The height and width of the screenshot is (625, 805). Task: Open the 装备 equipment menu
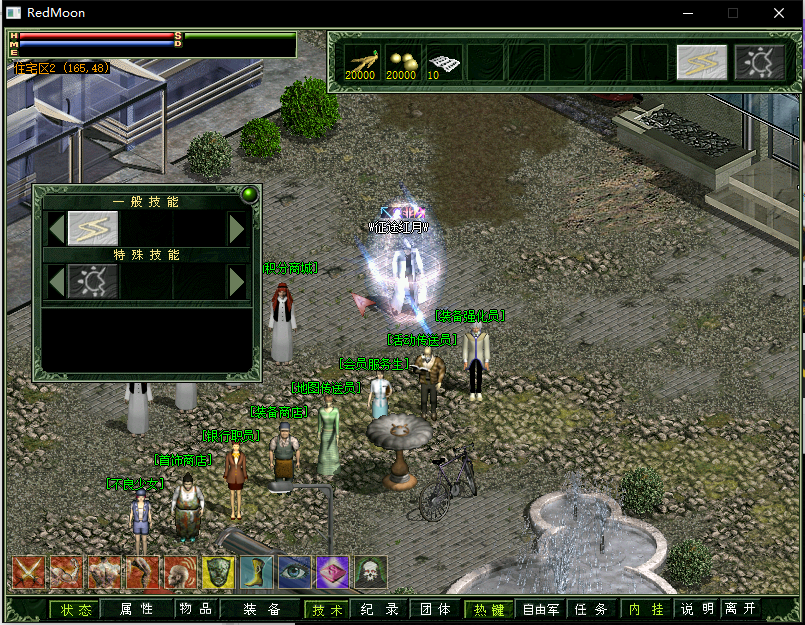pos(261,609)
